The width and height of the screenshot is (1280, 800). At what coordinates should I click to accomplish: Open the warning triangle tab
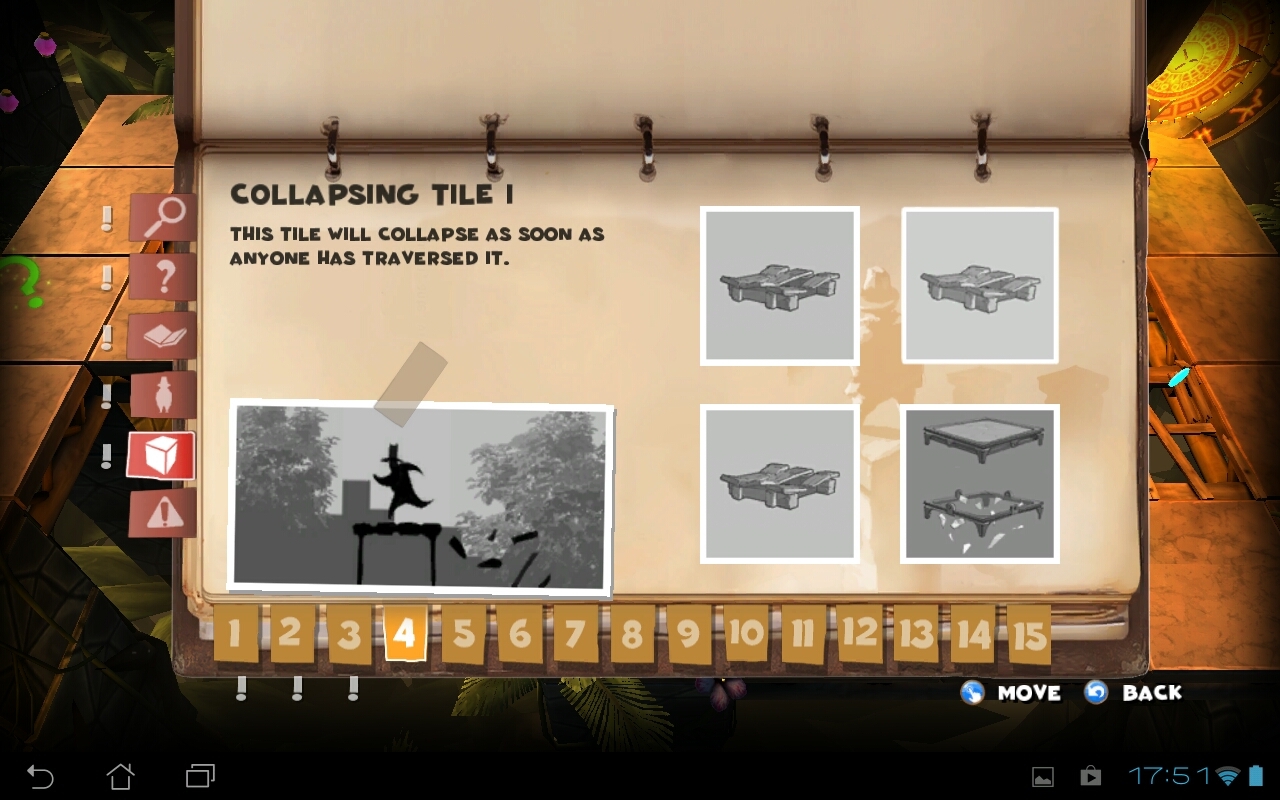[x=162, y=513]
